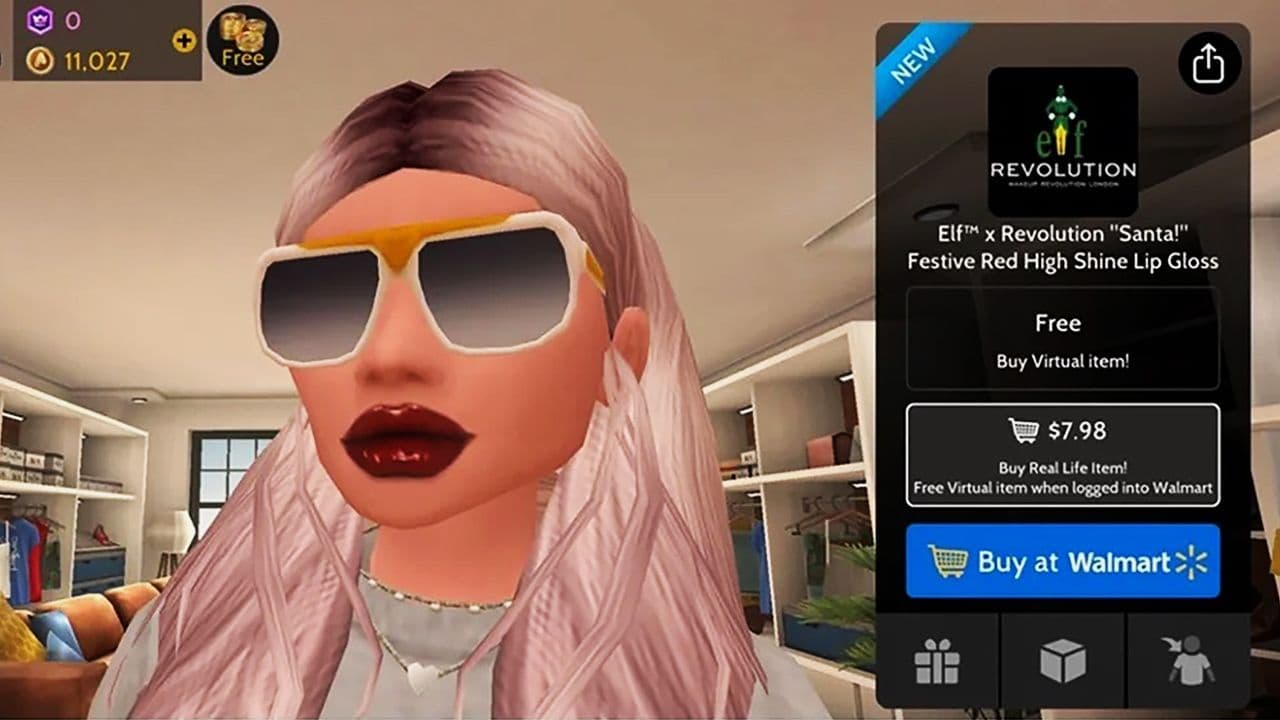Tap the gift icon to gift this item
1280x720 pixels.
[x=938, y=657]
